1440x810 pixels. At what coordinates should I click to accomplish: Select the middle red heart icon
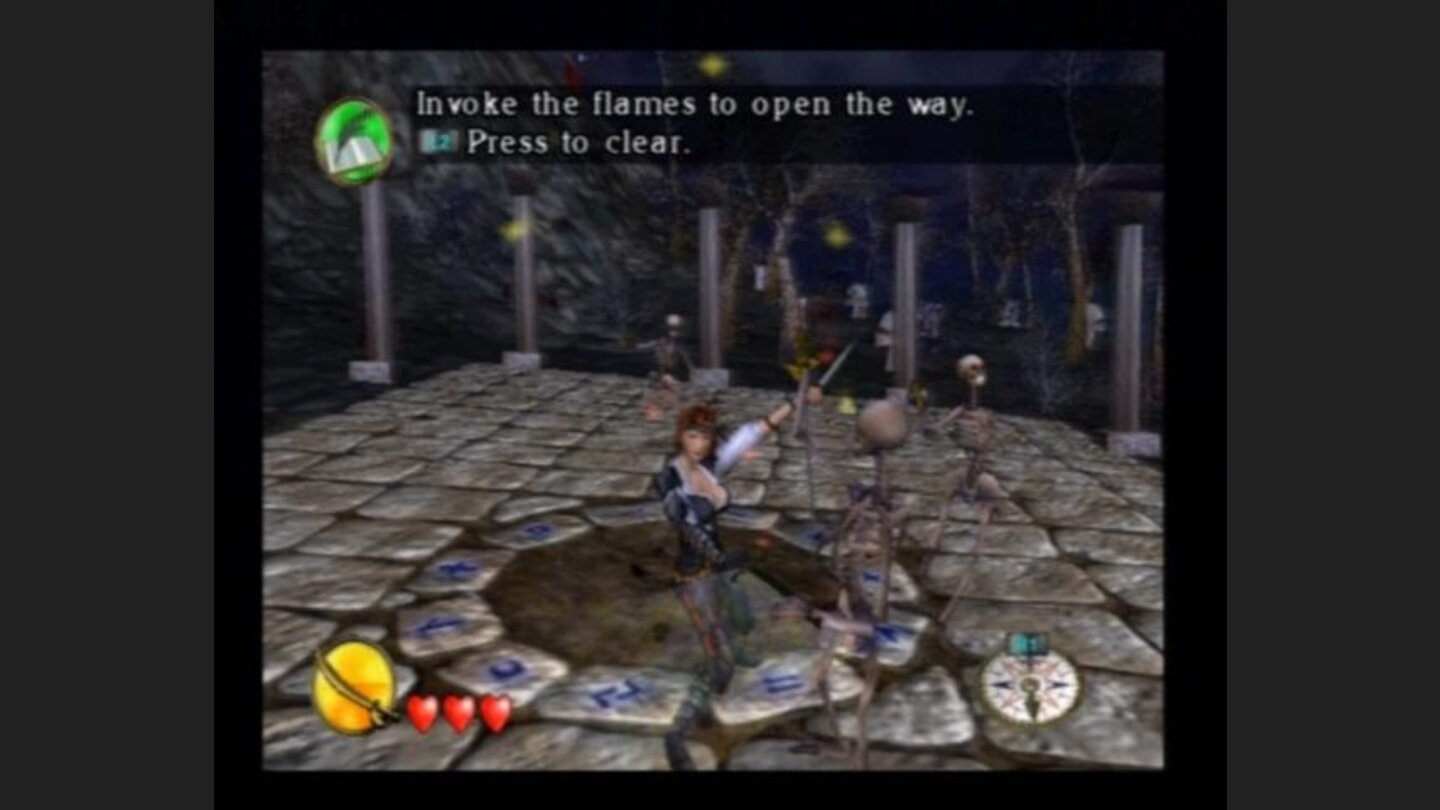(457, 712)
